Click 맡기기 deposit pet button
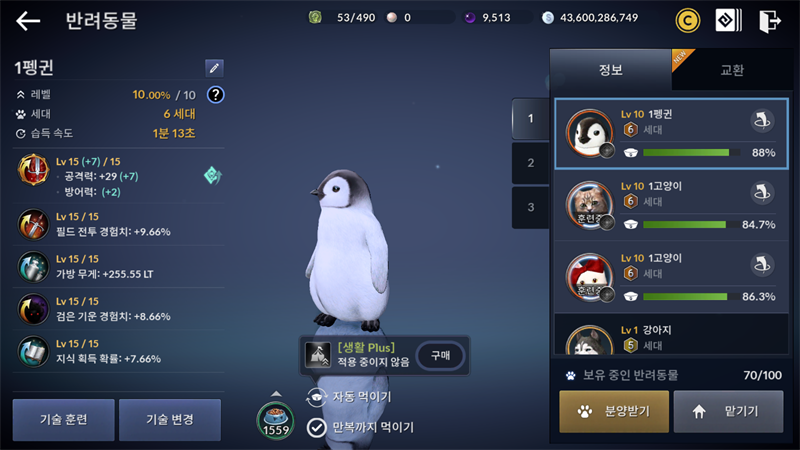The image size is (800, 450). (x=727, y=411)
